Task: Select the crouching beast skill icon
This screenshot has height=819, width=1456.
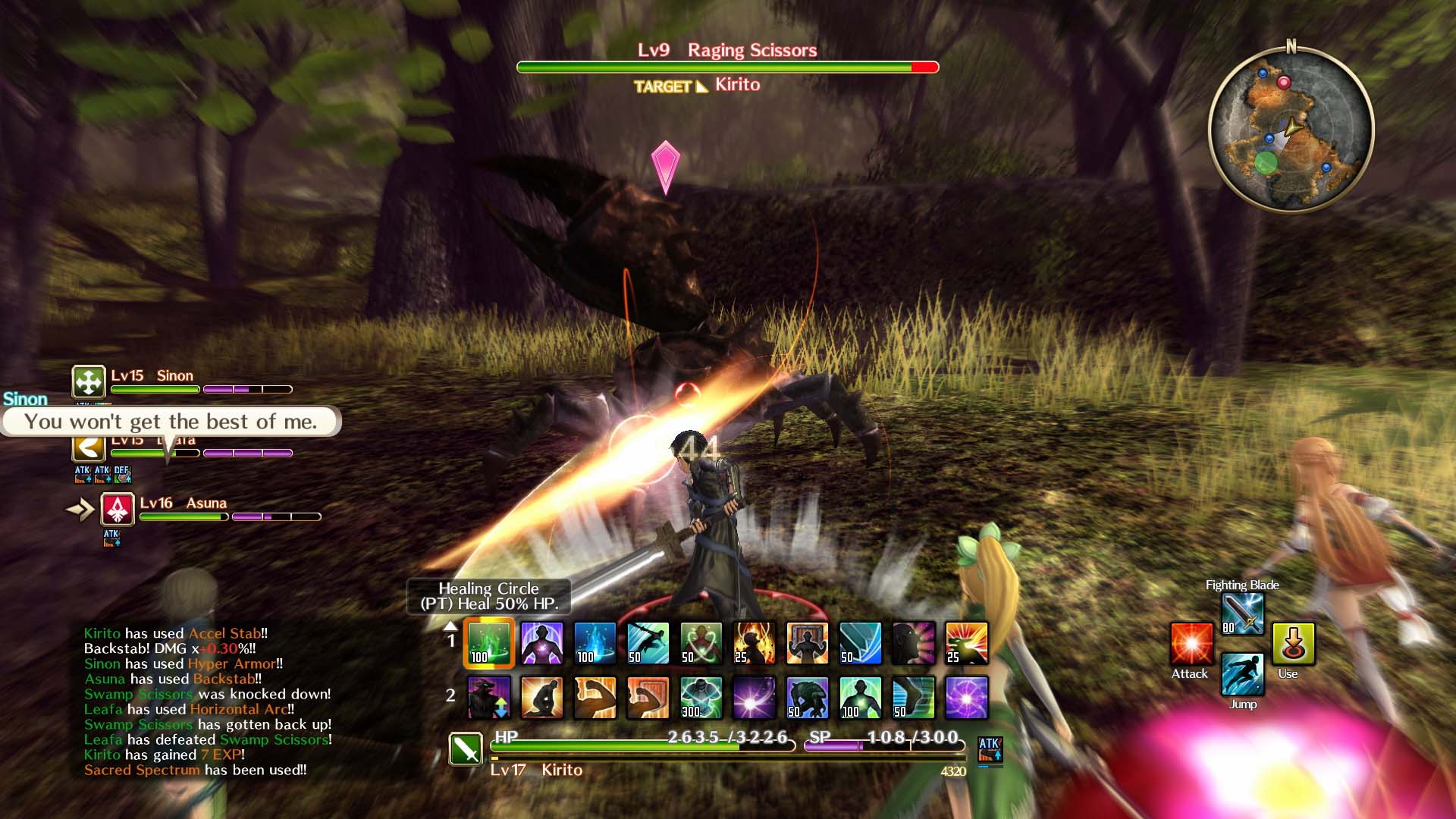Action: pyautogui.click(x=808, y=698)
